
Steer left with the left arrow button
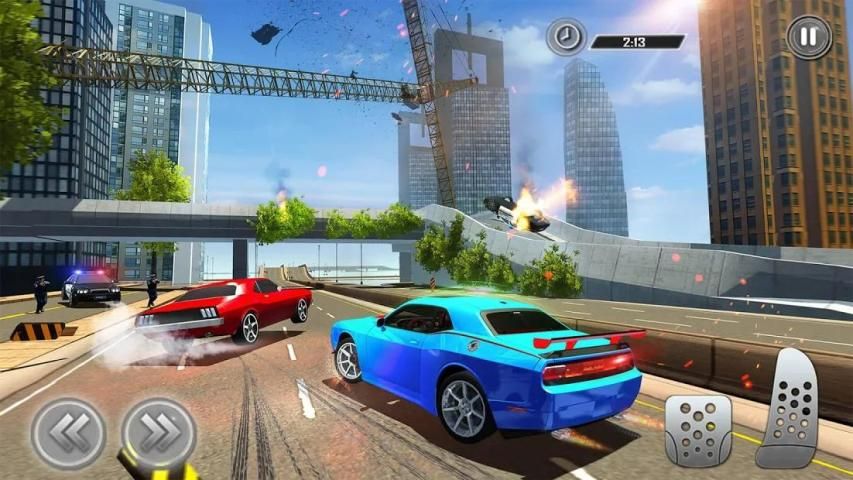click(68, 433)
